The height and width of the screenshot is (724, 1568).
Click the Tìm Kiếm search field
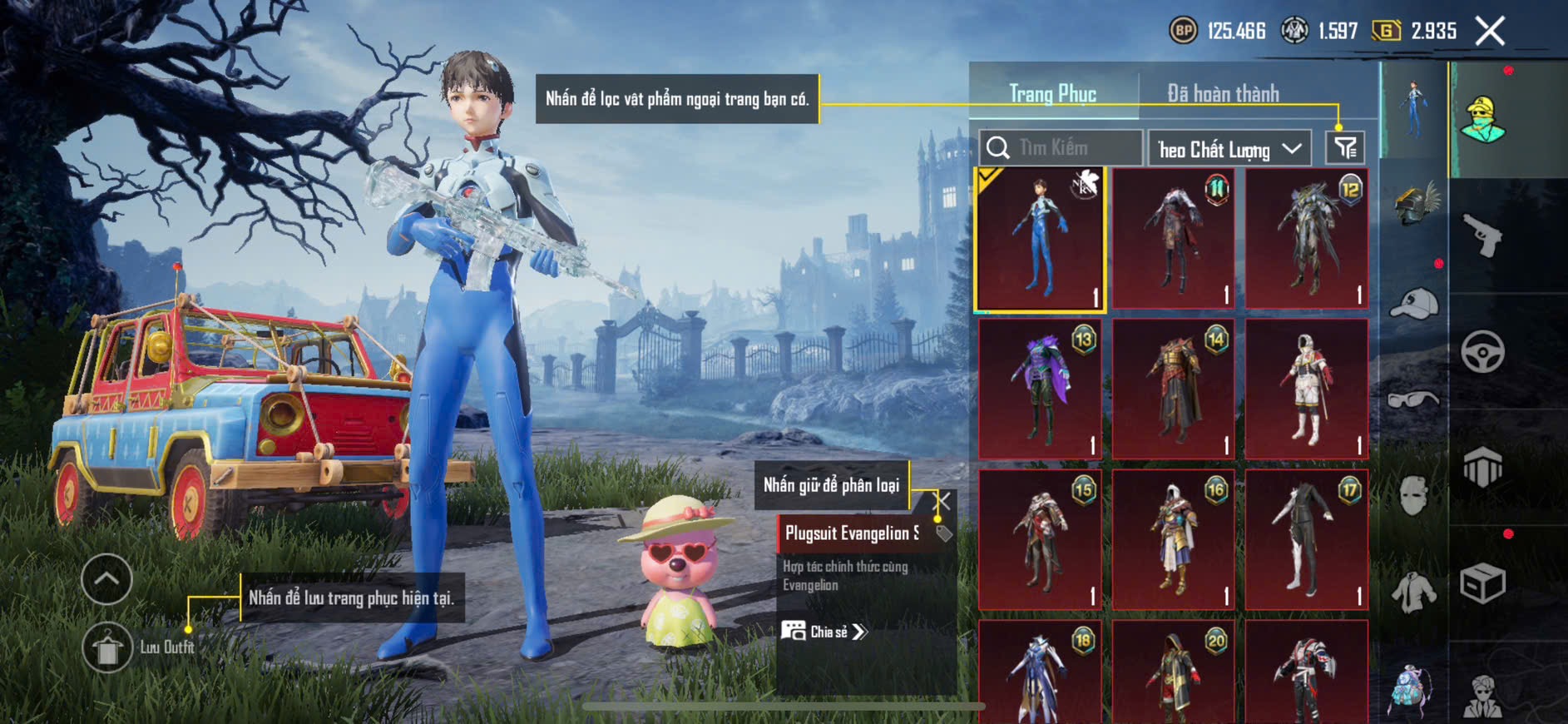(1061, 148)
